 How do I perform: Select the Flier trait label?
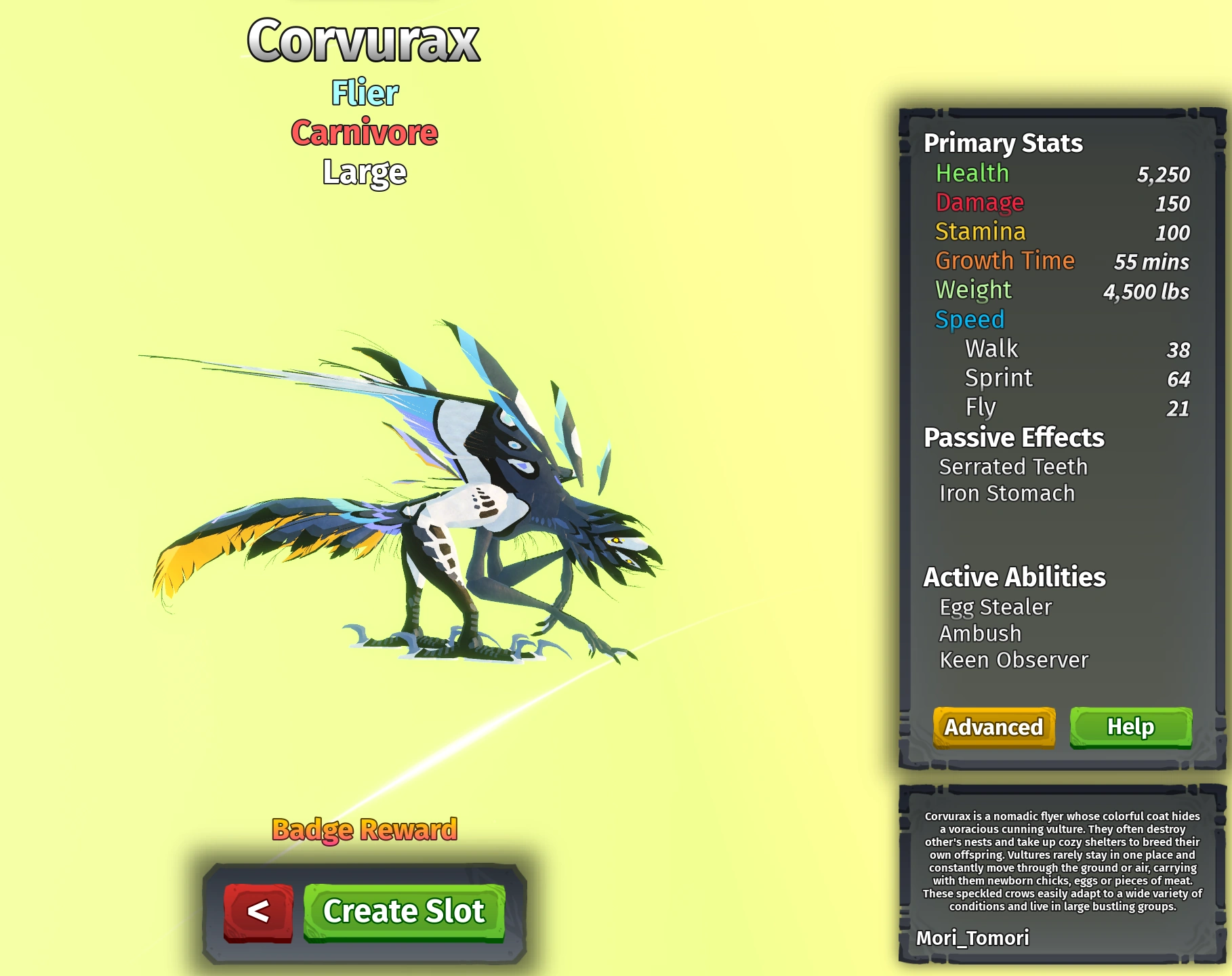364,94
